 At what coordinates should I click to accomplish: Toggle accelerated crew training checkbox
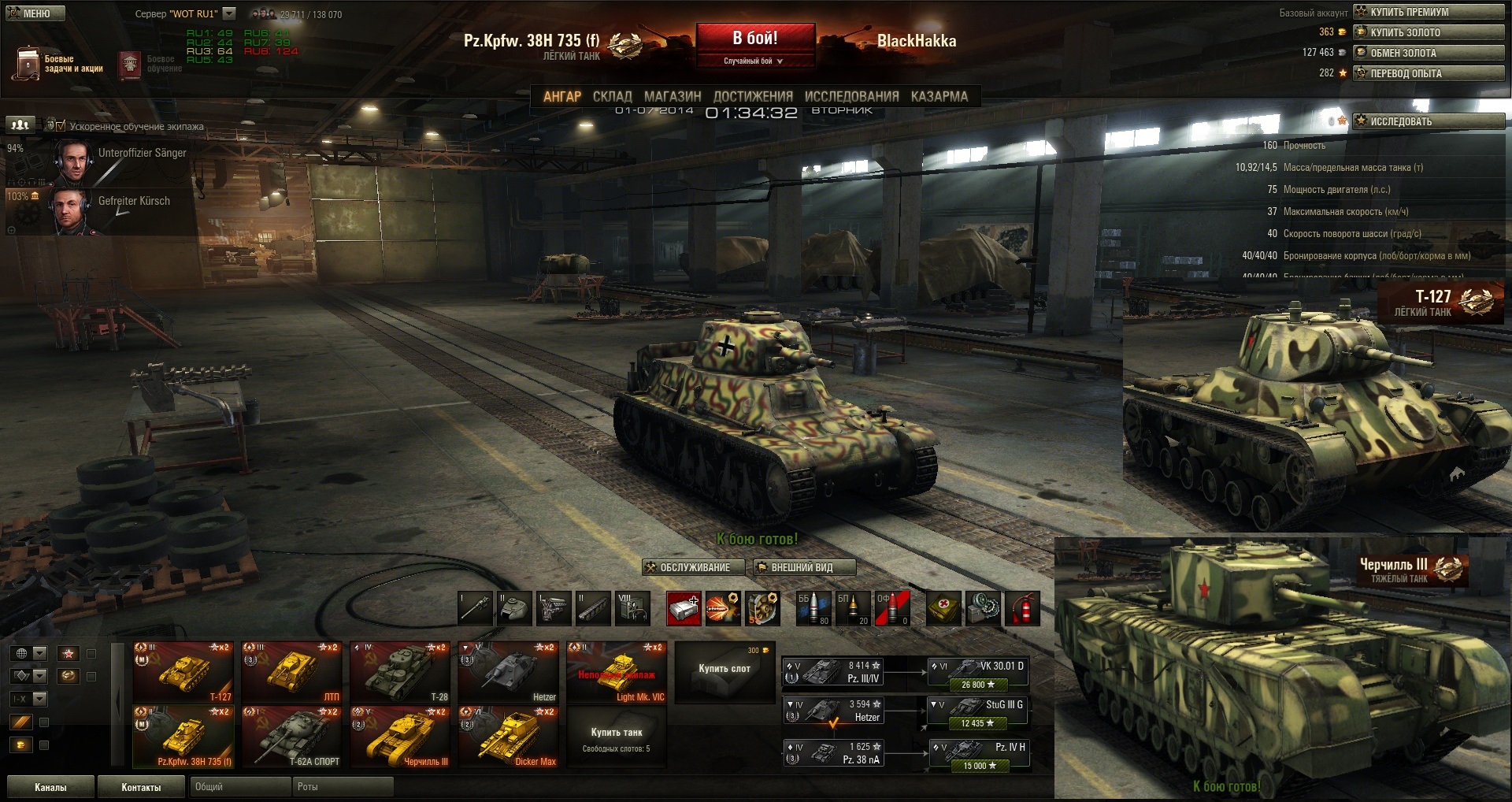pyautogui.click(x=61, y=125)
